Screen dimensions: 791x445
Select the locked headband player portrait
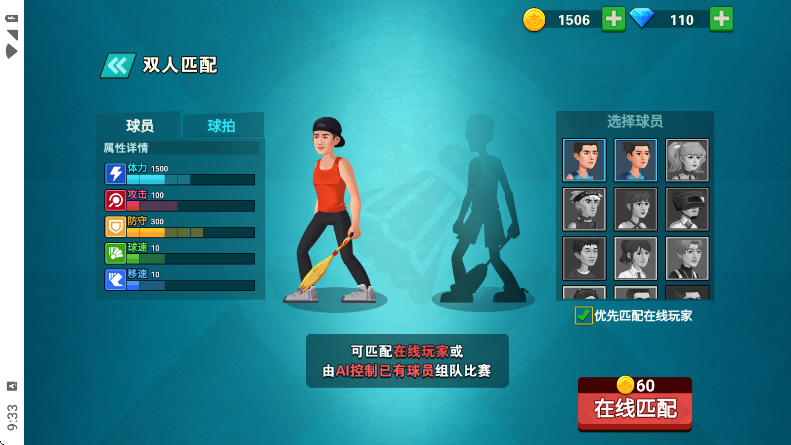[584, 209]
